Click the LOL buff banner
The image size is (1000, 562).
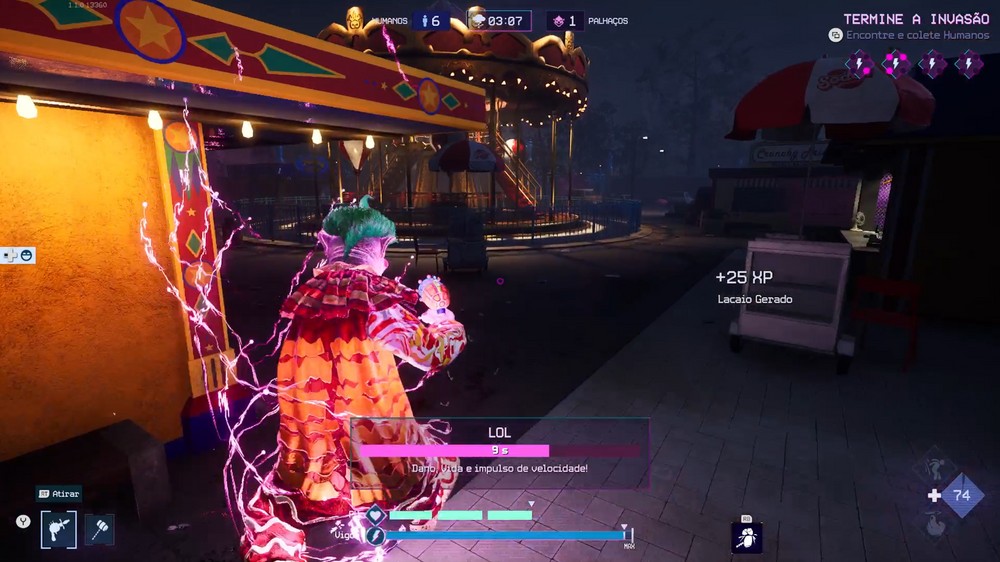(x=499, y=452)
